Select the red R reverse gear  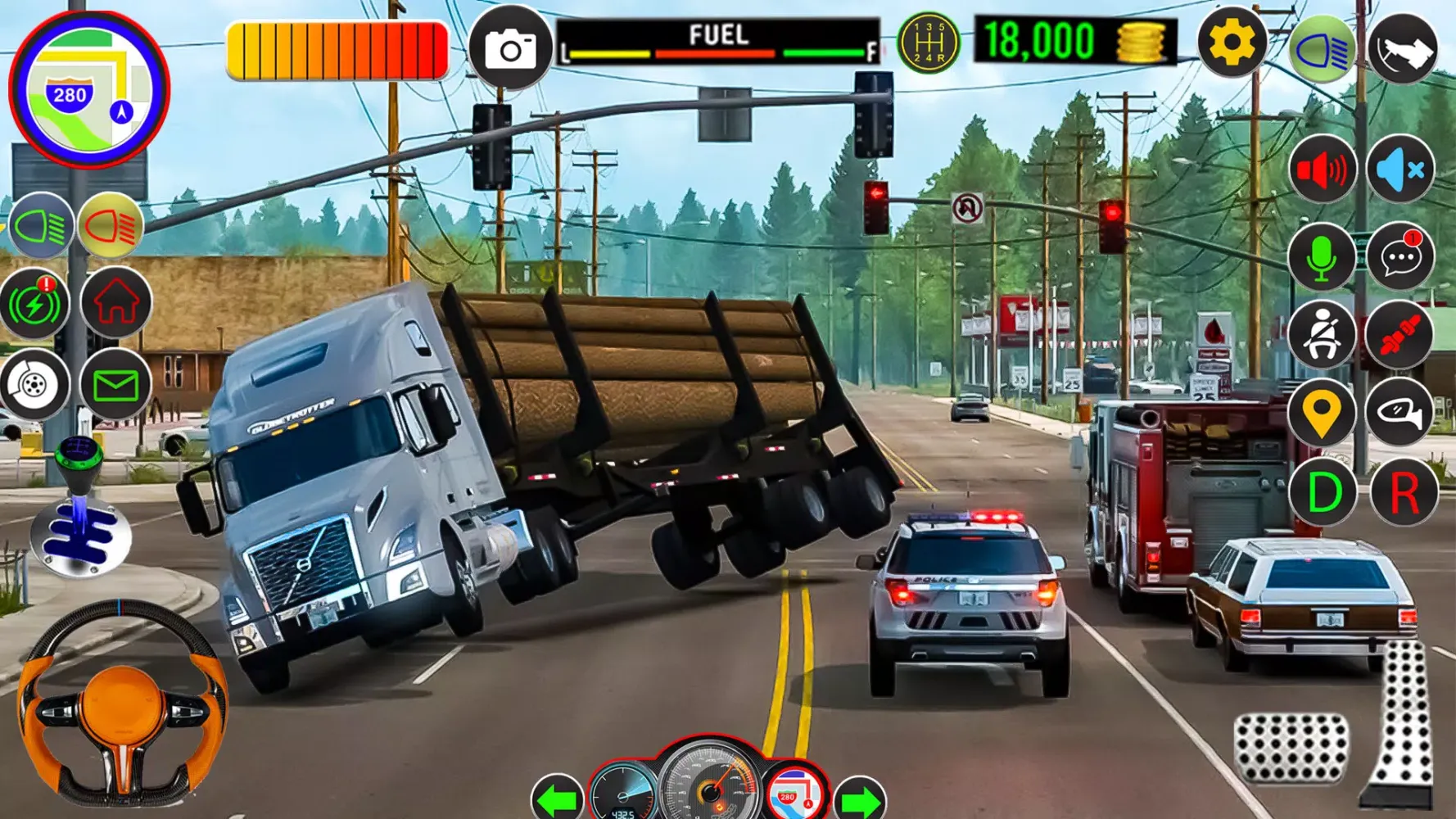tap(1404, 493)
